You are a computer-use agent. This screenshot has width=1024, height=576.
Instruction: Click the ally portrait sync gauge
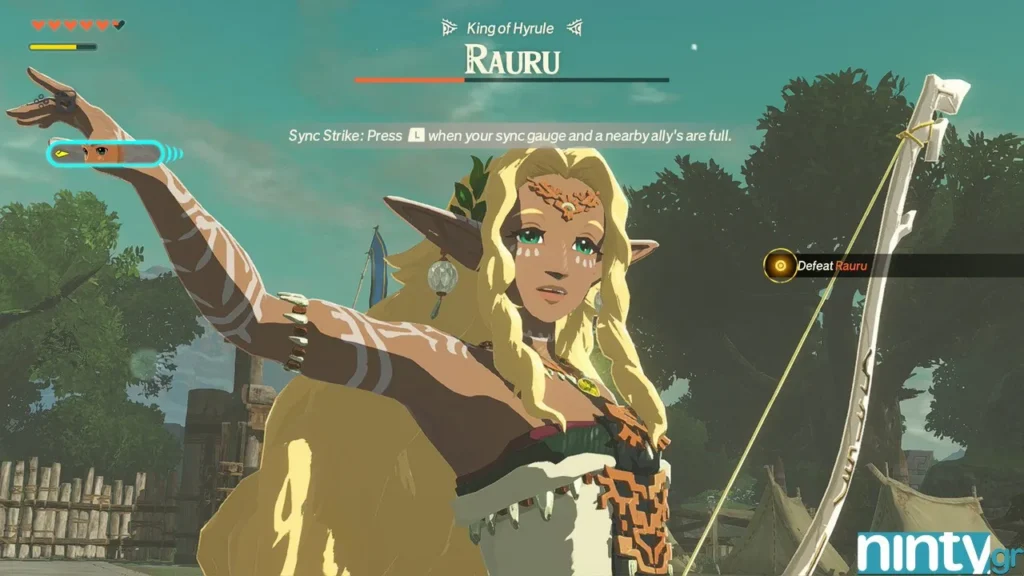click(105, 154)
